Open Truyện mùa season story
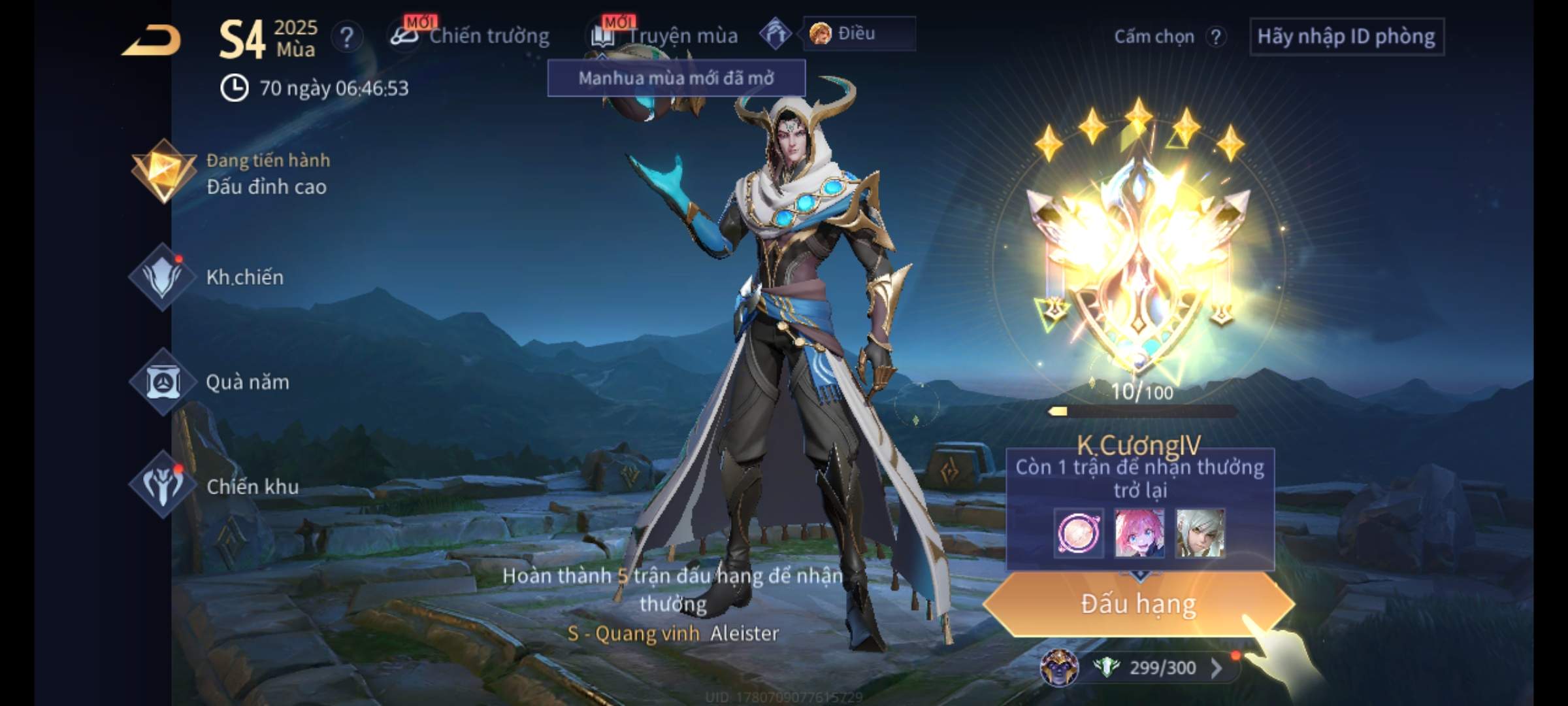The width and height of the screenshot is (1568, 706). (665, 36)
